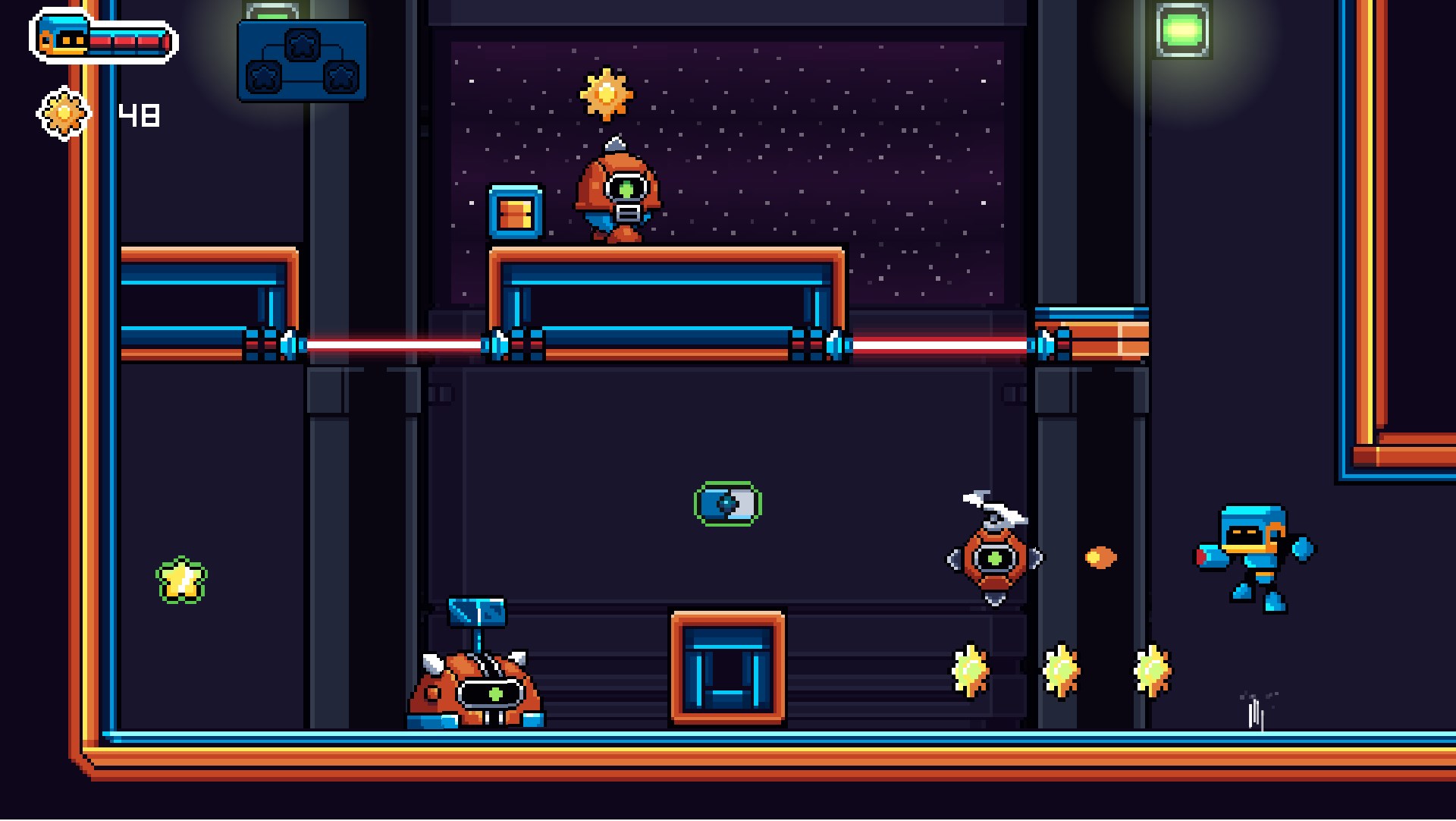Select the orange robot standing on the platform
Screen dimensions: 1456x821
click(x=618, y=193)
